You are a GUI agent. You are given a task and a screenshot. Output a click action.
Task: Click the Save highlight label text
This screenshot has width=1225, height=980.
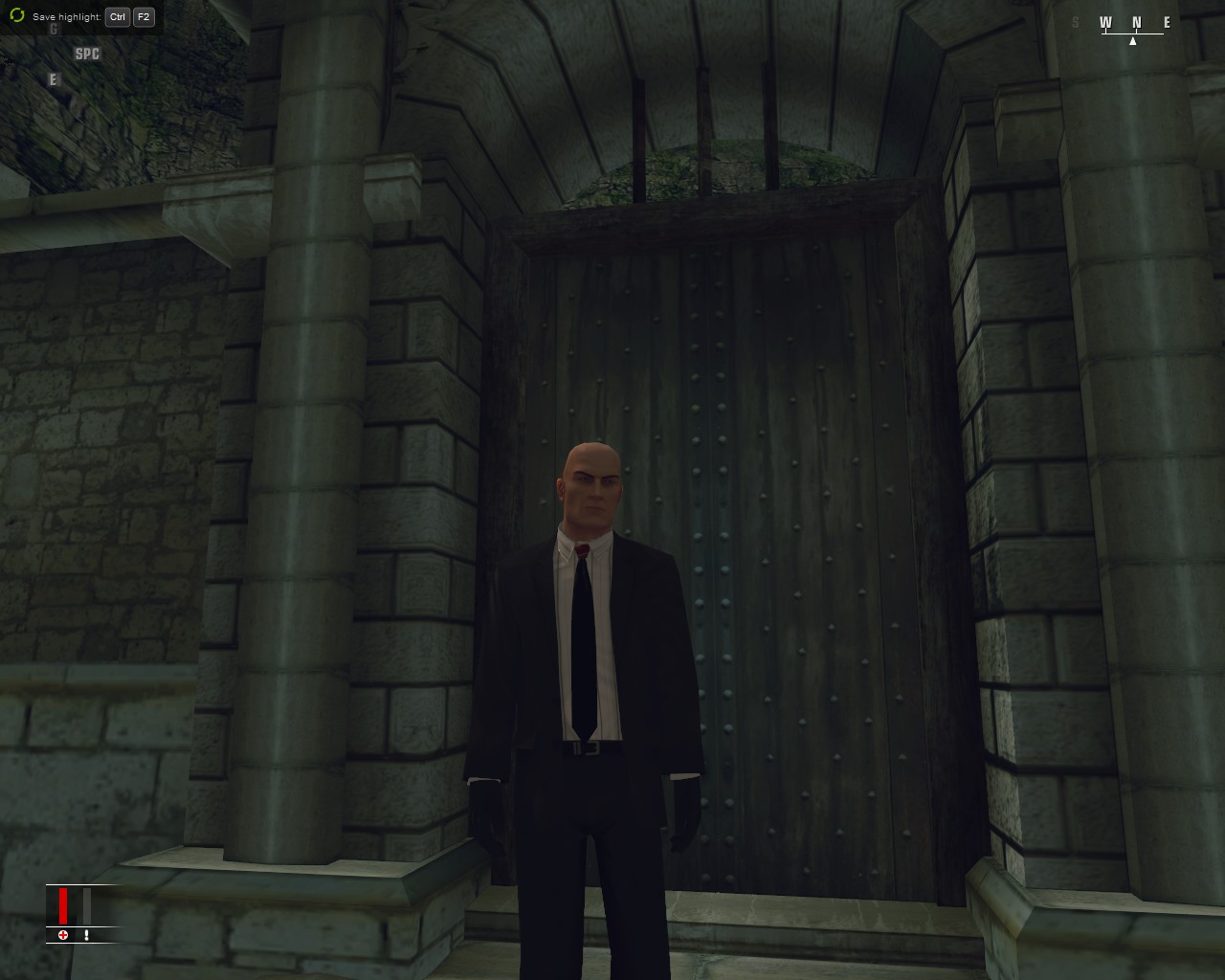67,16
